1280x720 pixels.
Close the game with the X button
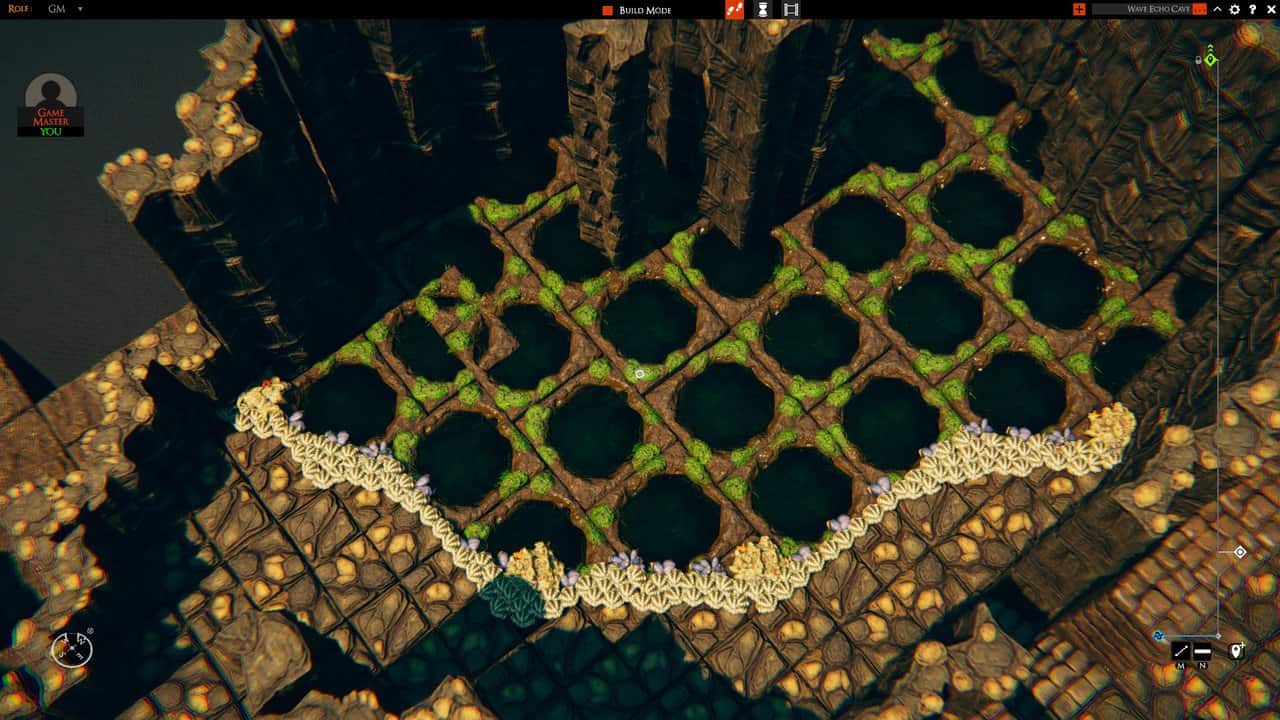(1270, 9)
